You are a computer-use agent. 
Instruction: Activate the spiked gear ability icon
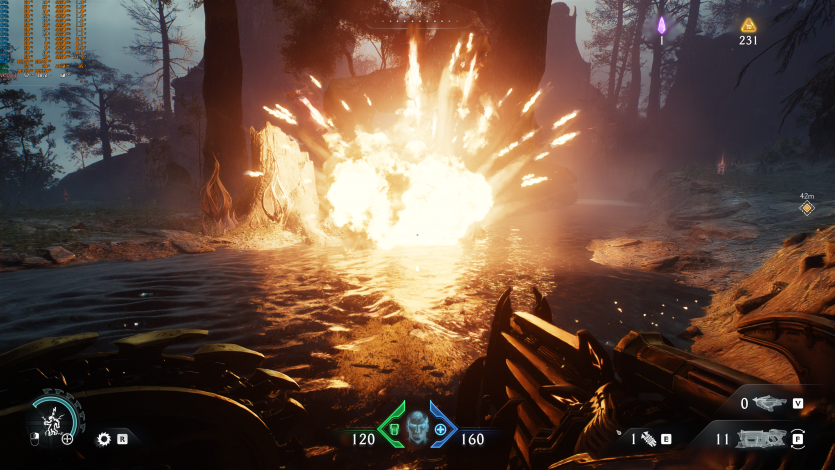point(103,438)
